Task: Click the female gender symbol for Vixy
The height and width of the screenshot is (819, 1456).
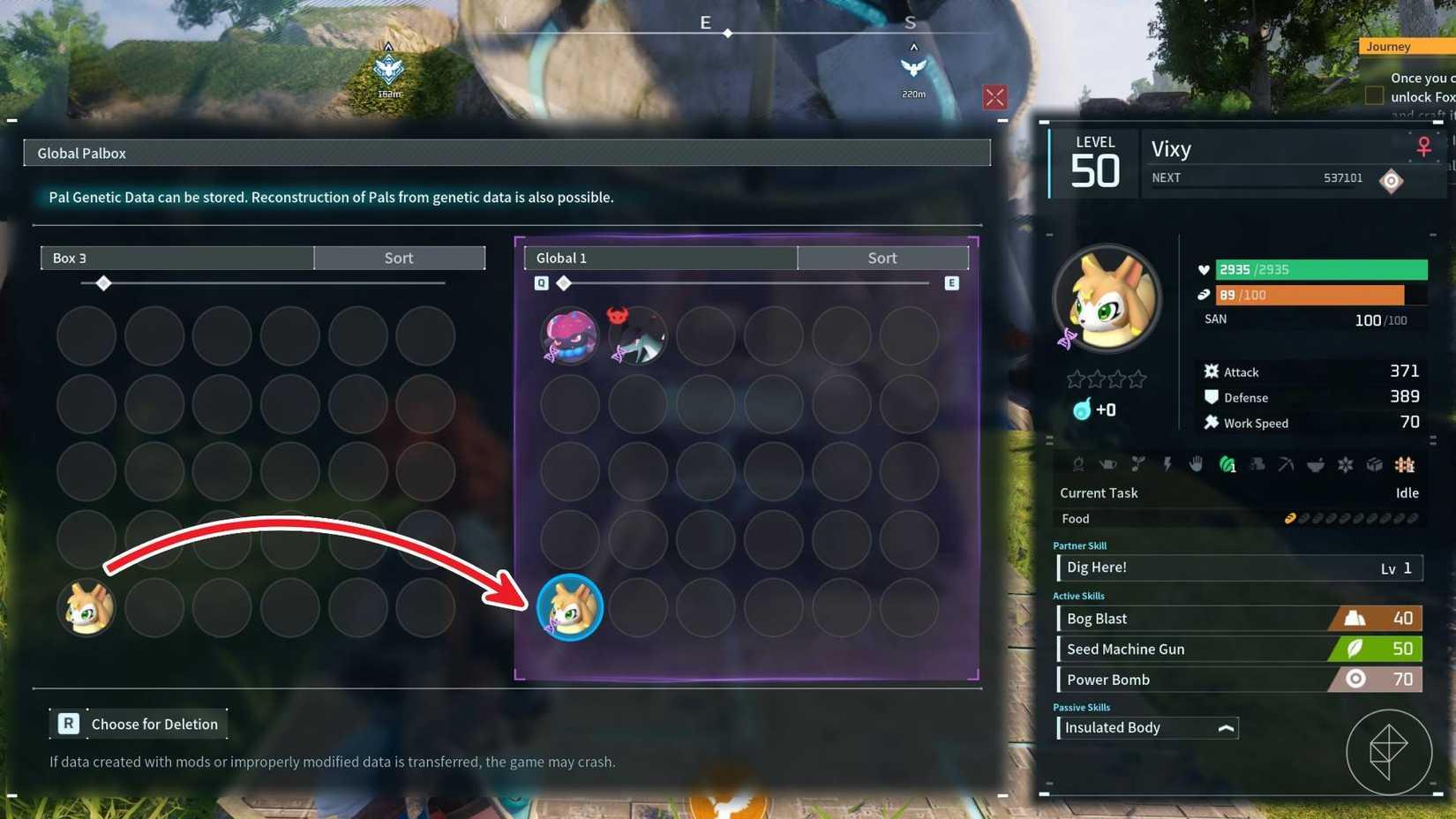Action: 1424,147
